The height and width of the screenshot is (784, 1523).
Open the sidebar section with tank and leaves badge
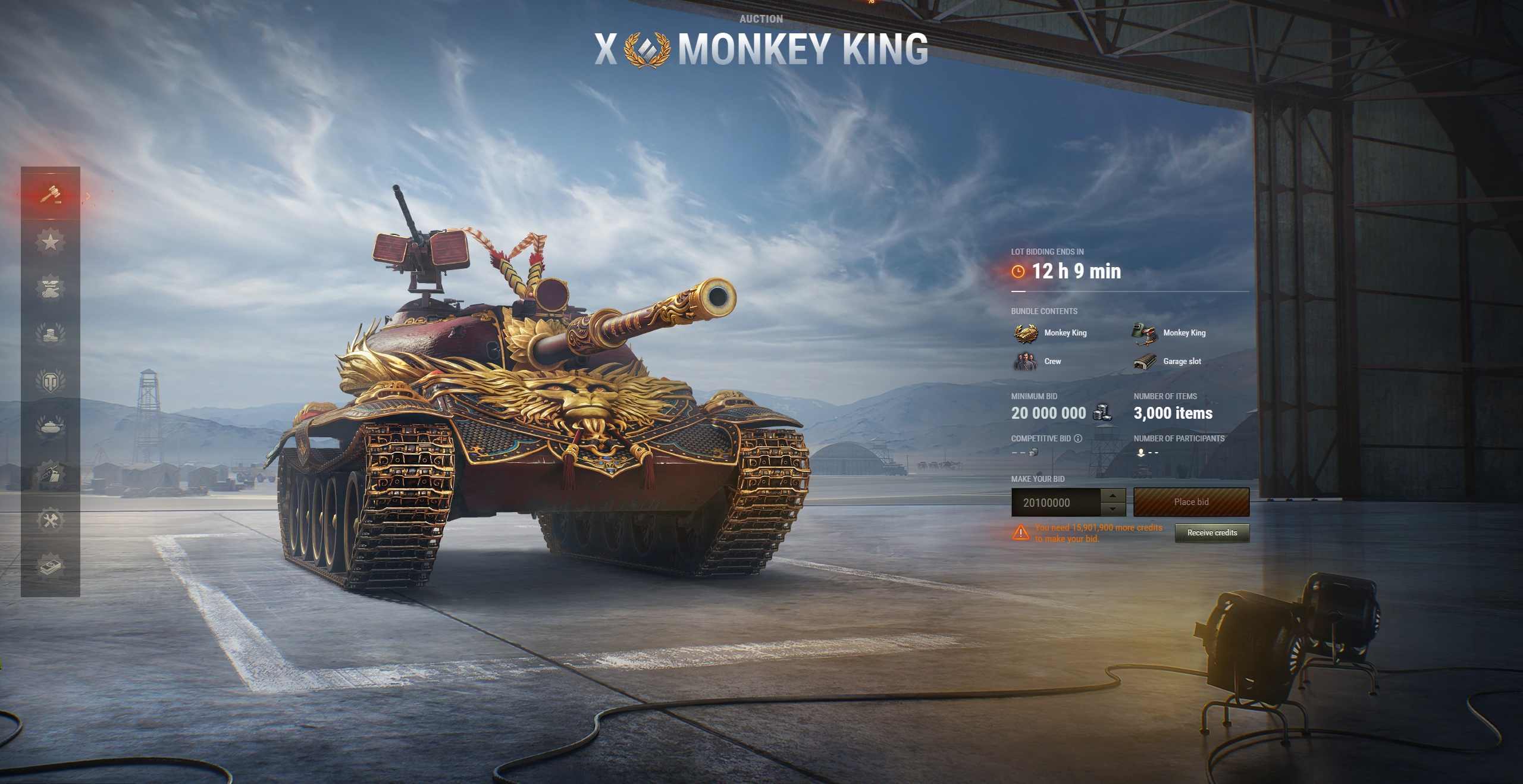50,288
